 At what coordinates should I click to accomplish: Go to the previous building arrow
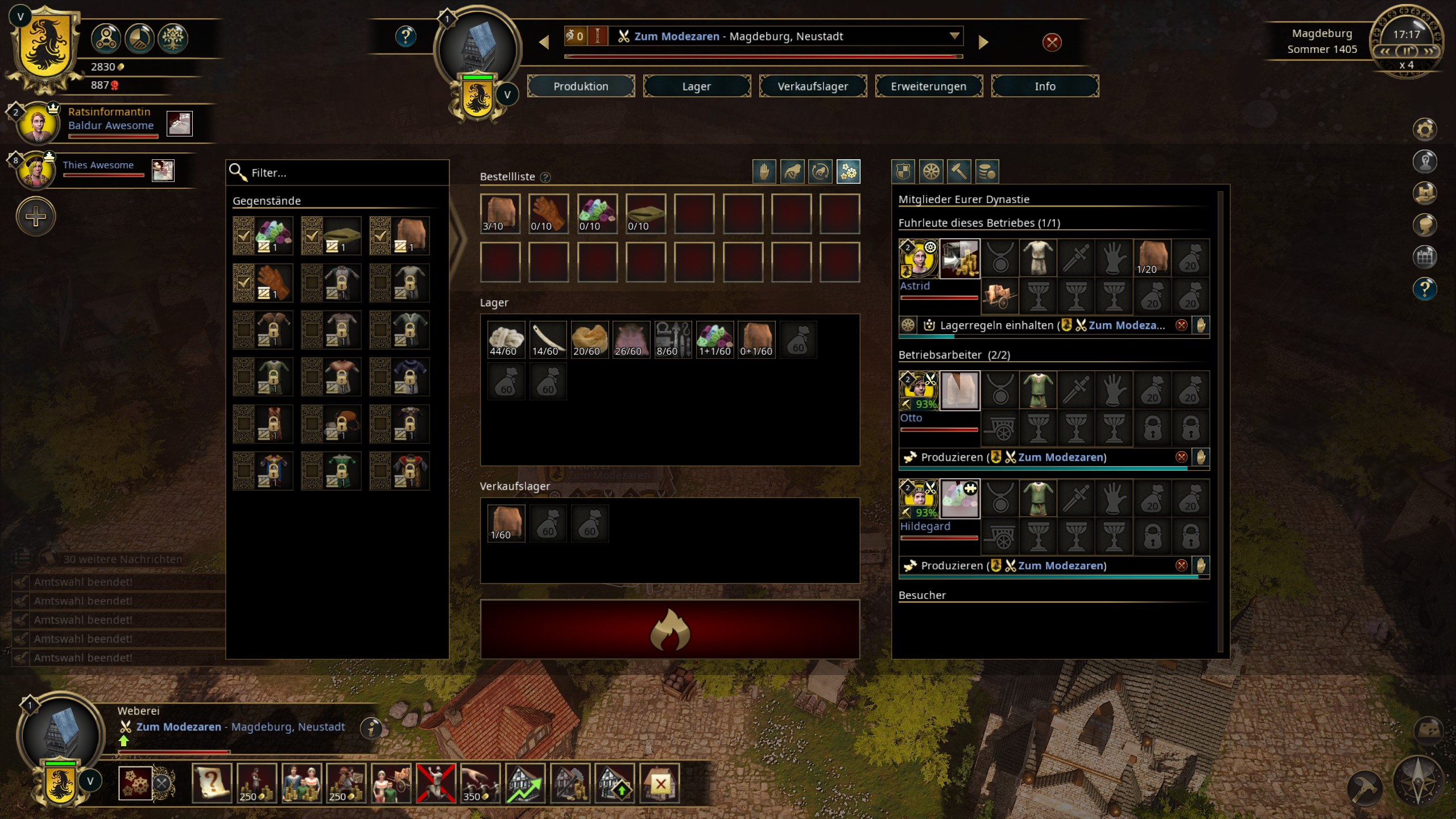click(544, 42)
